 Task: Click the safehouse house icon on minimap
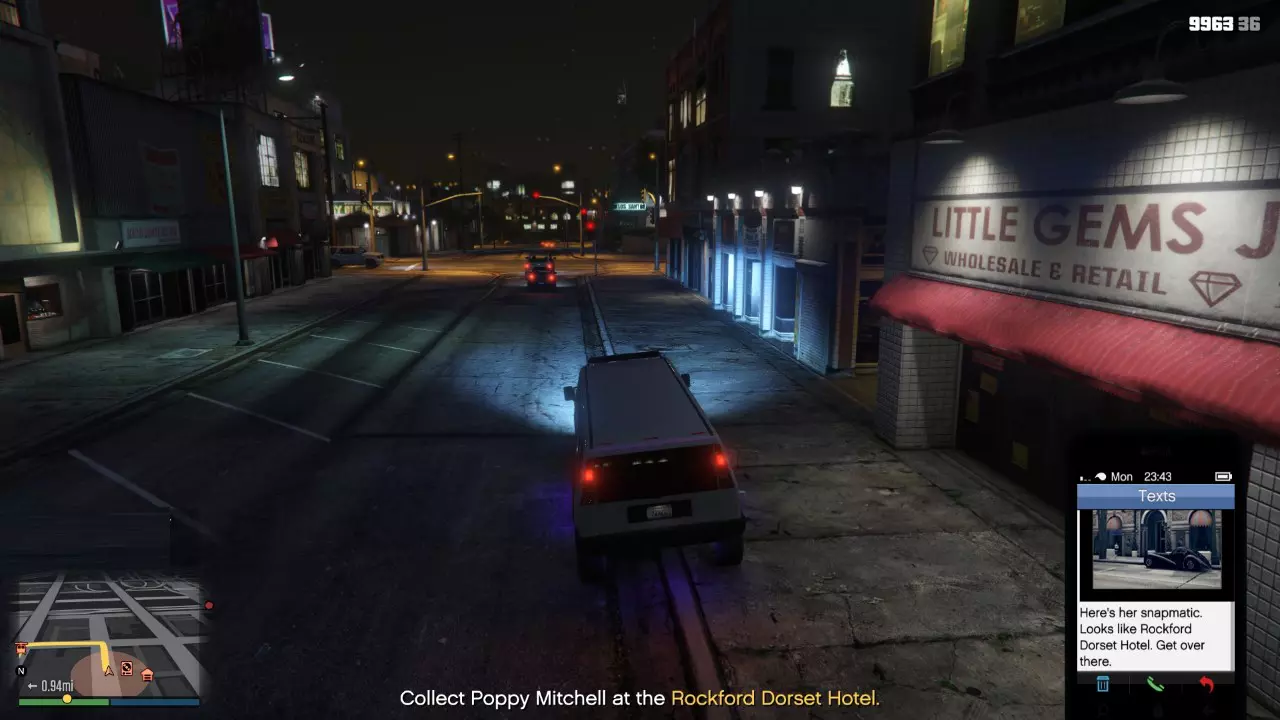[x=147, y=676]
